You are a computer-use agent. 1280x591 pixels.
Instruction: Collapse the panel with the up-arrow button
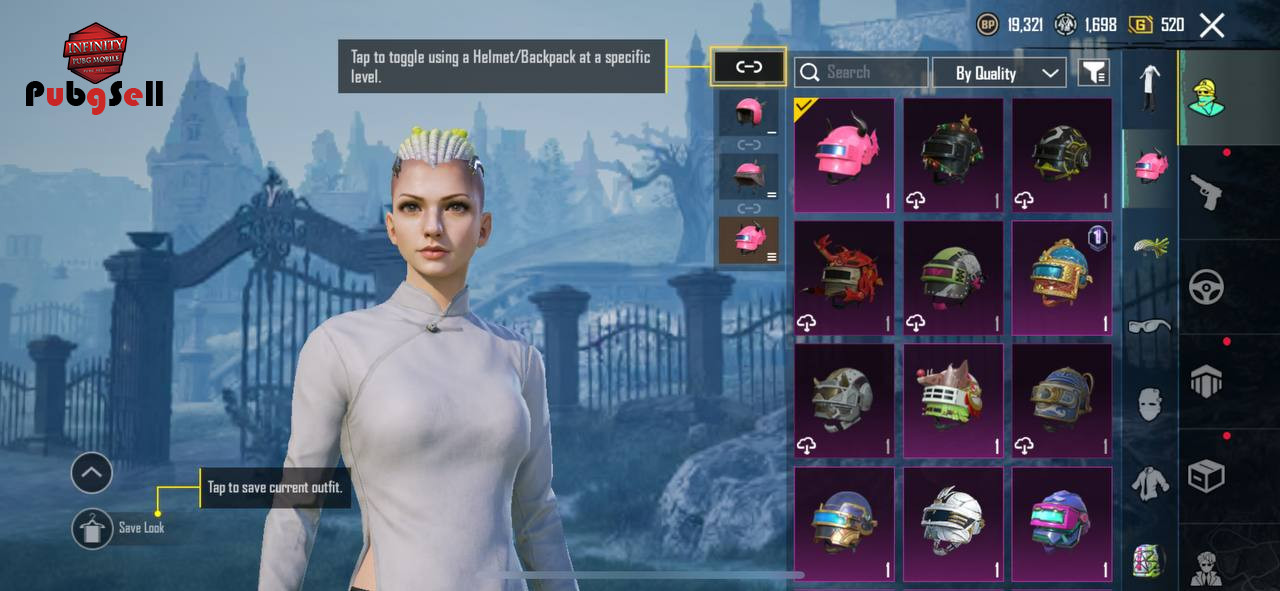click(92, 473)
